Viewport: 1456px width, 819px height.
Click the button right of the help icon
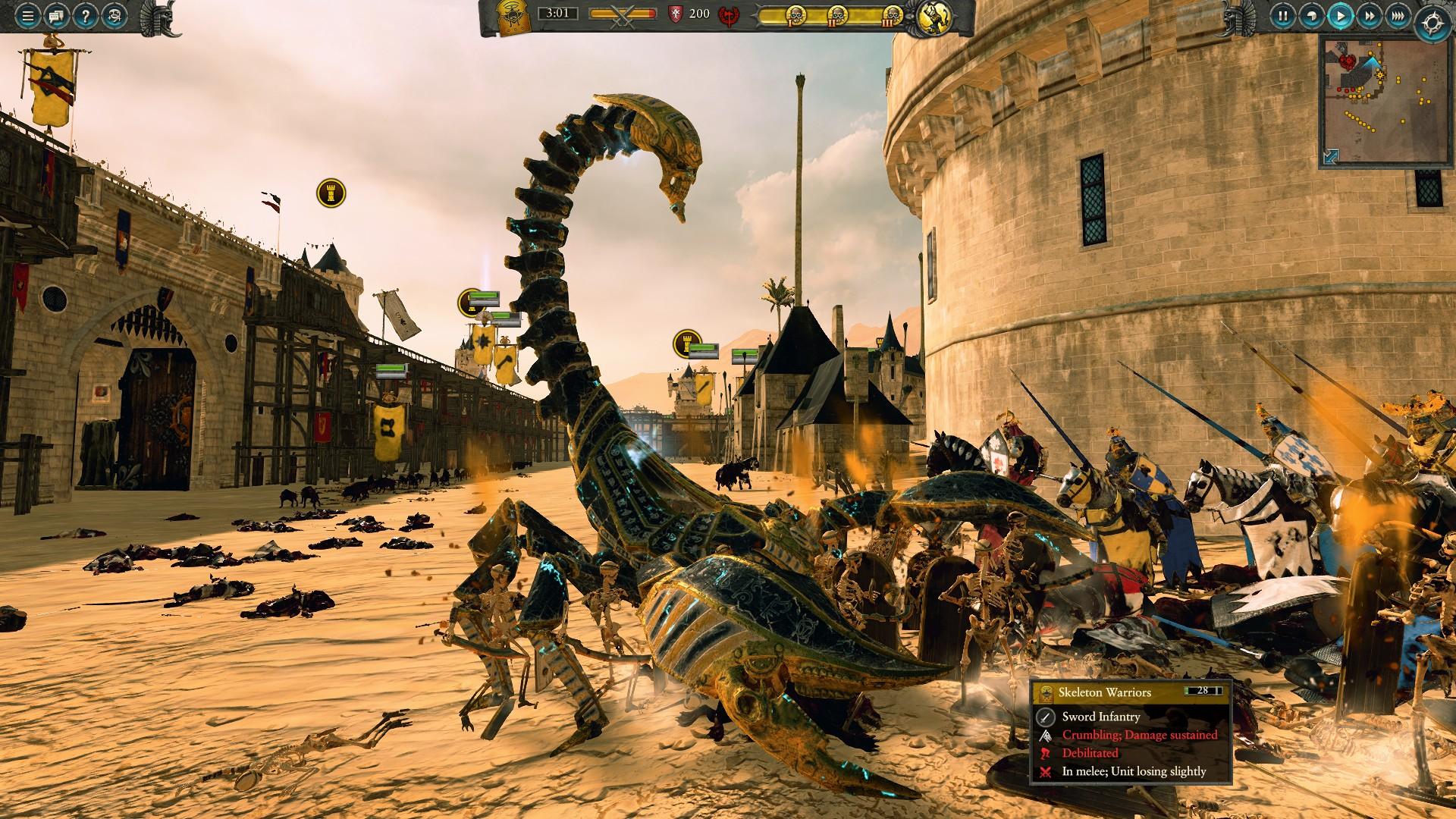[x=114, y=15]
